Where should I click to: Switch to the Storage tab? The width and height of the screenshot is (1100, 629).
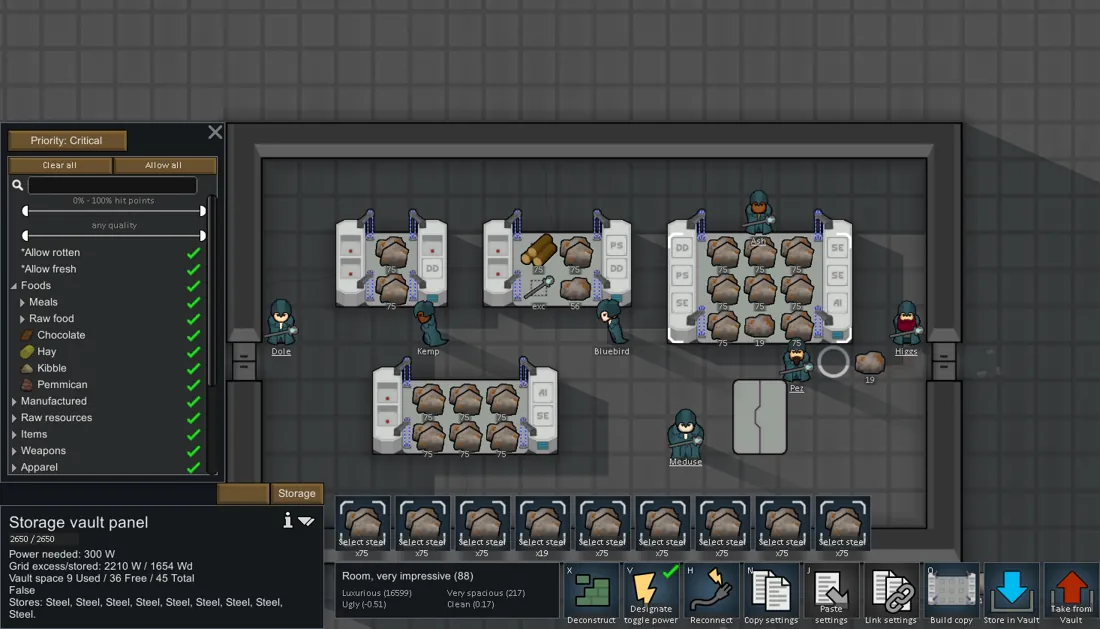pos(296,493)
